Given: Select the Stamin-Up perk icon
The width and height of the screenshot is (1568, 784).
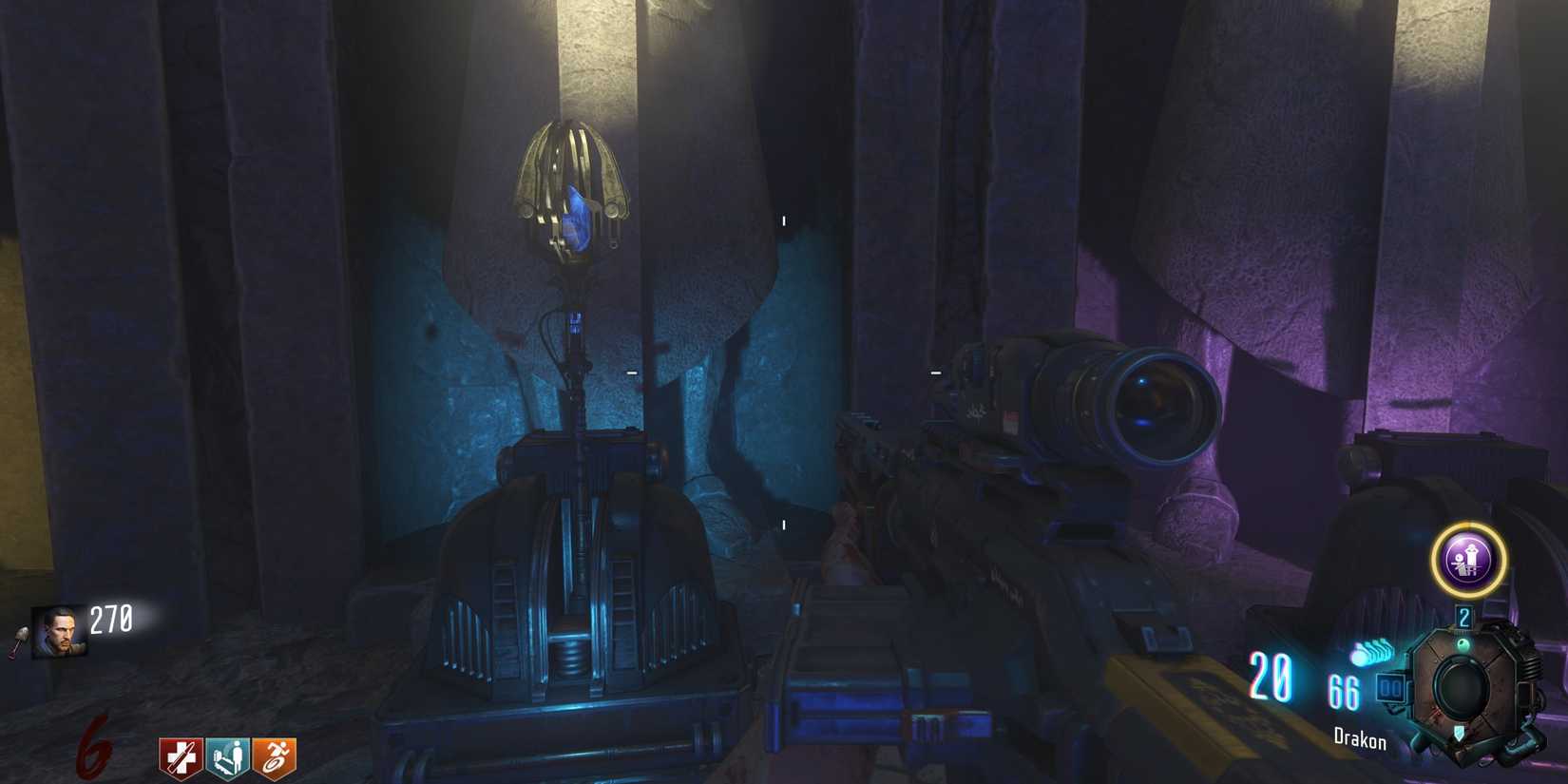Looking at the screenshot, I should (x=275, y=756).
